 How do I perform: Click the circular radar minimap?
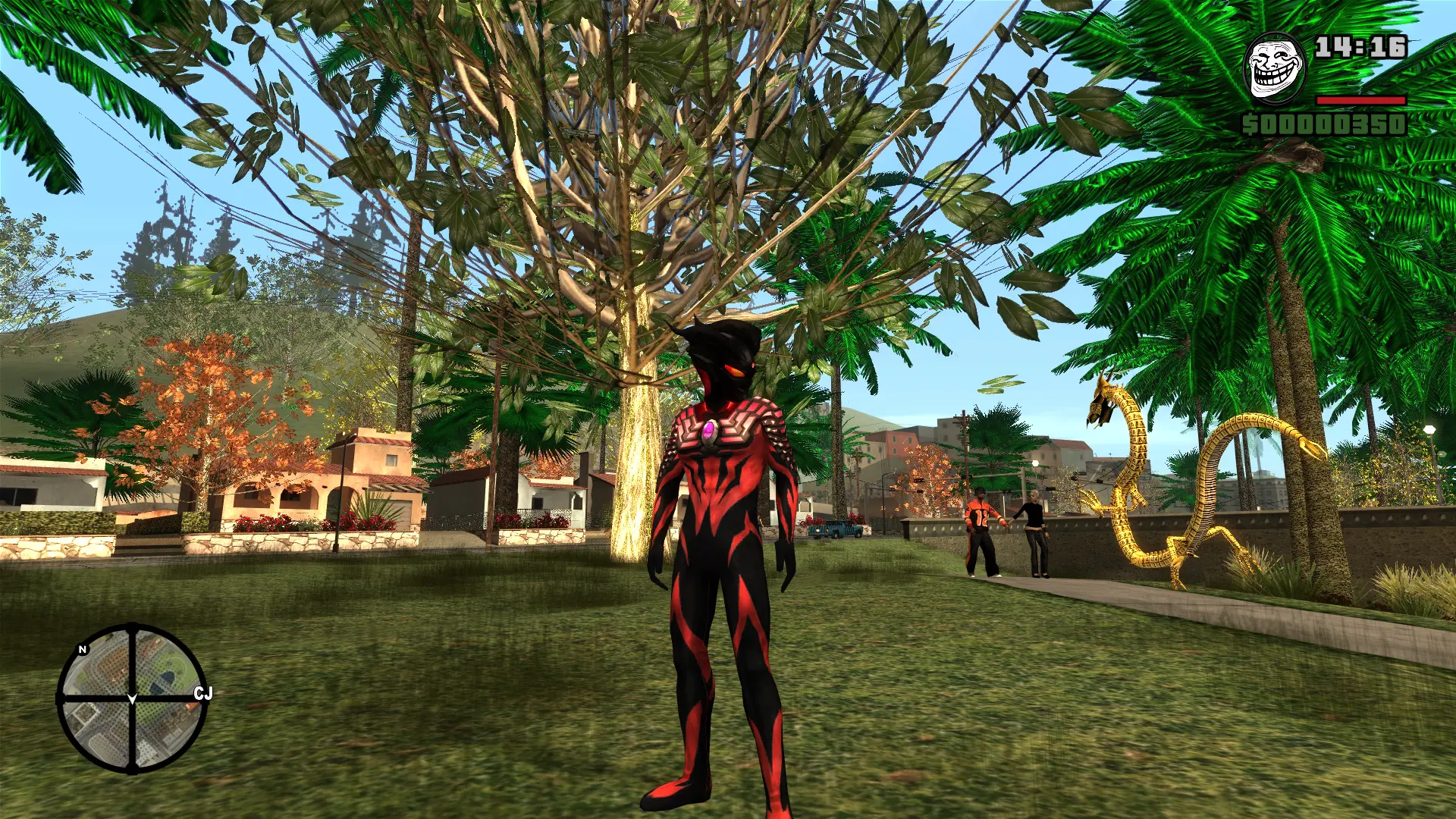(x=132, y=698)
